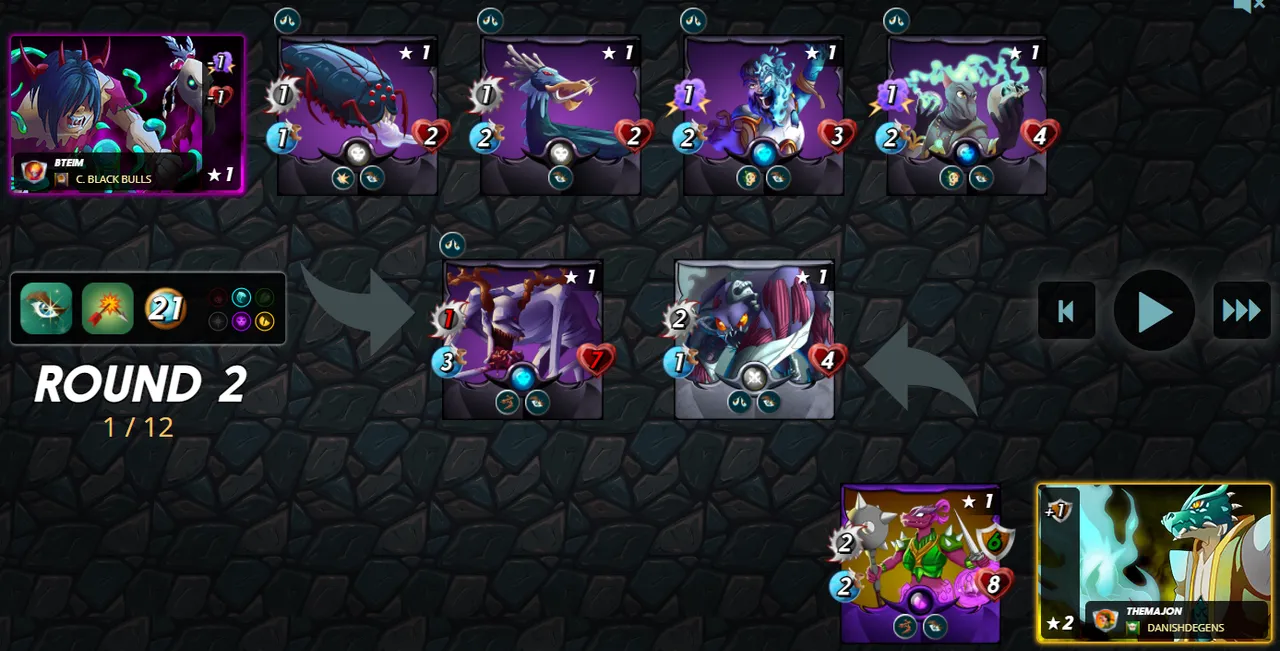Select the purple front-line monster with 7 health
Screen dimensions: 1280x651
pos(522,338)
